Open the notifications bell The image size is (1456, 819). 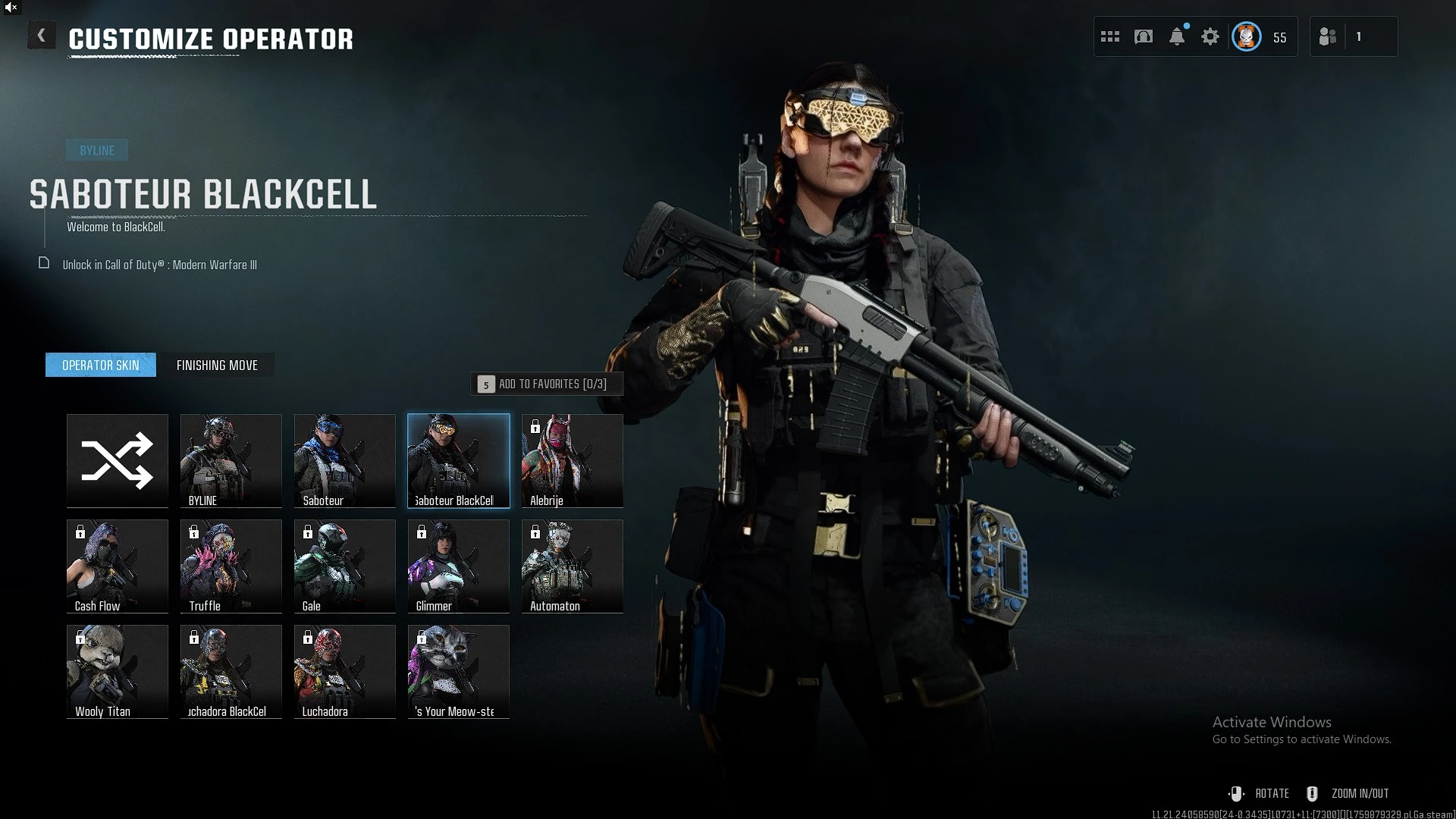tap(1177, 37)
